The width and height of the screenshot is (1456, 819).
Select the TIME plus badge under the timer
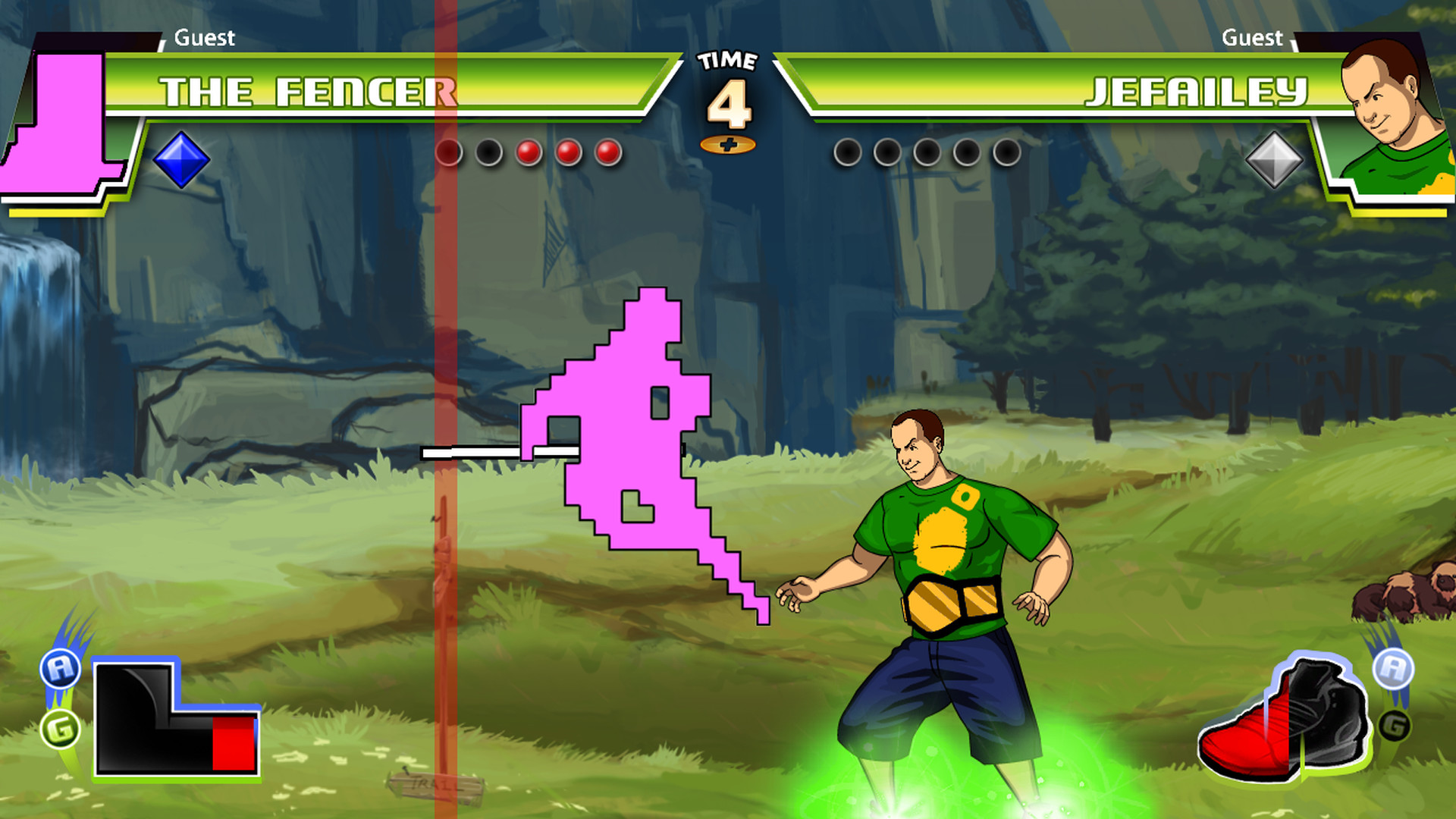click(730, 143)
